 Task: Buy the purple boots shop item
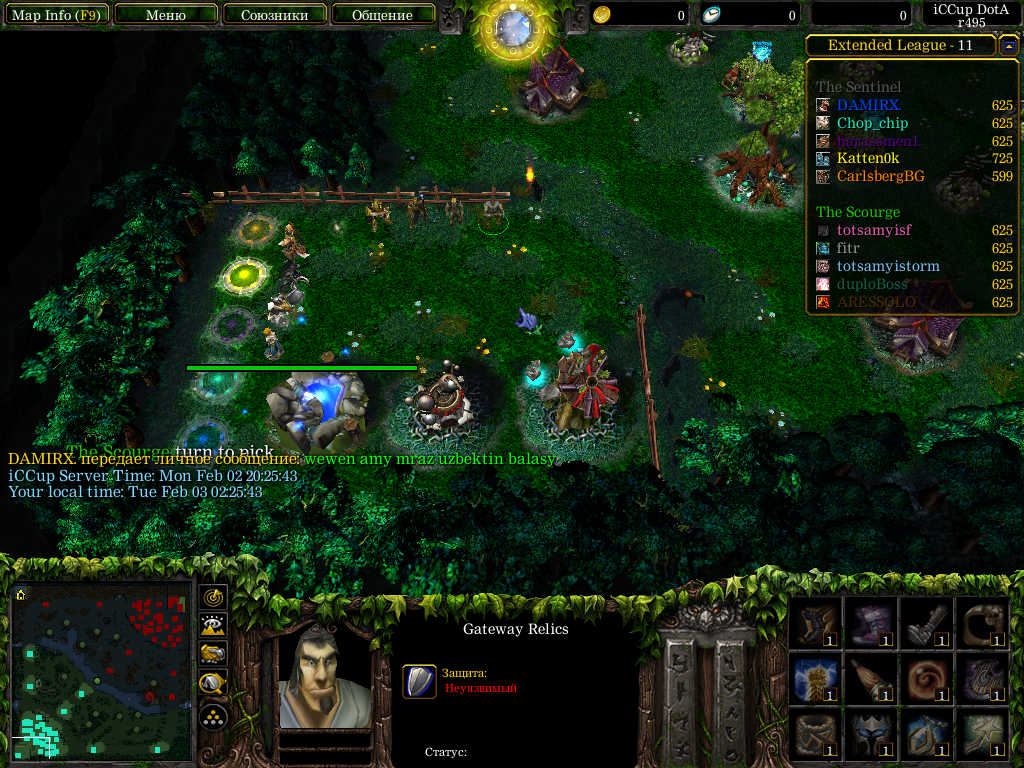871,624
